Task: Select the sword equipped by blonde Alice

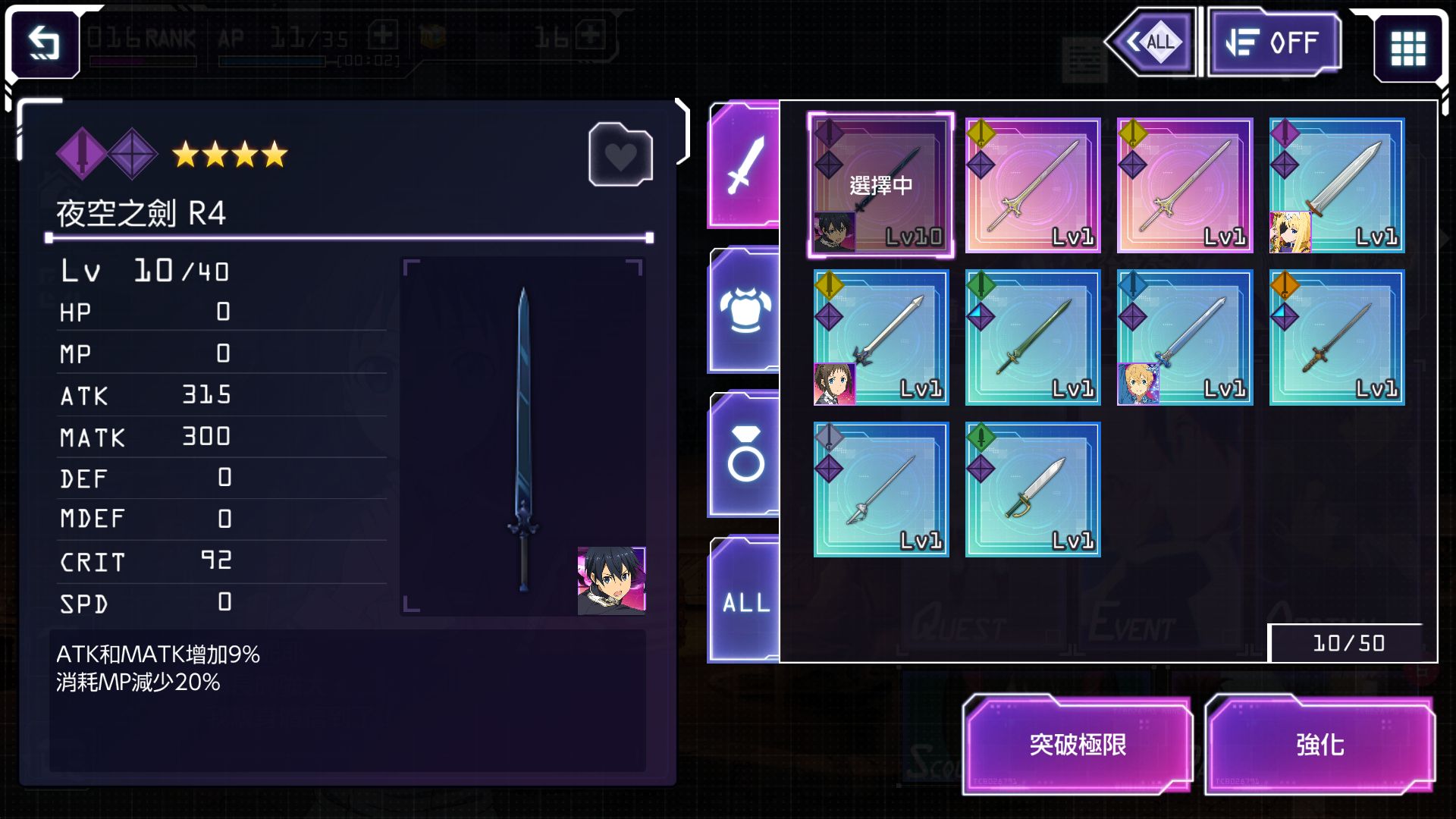Action: click(1336, 184)
